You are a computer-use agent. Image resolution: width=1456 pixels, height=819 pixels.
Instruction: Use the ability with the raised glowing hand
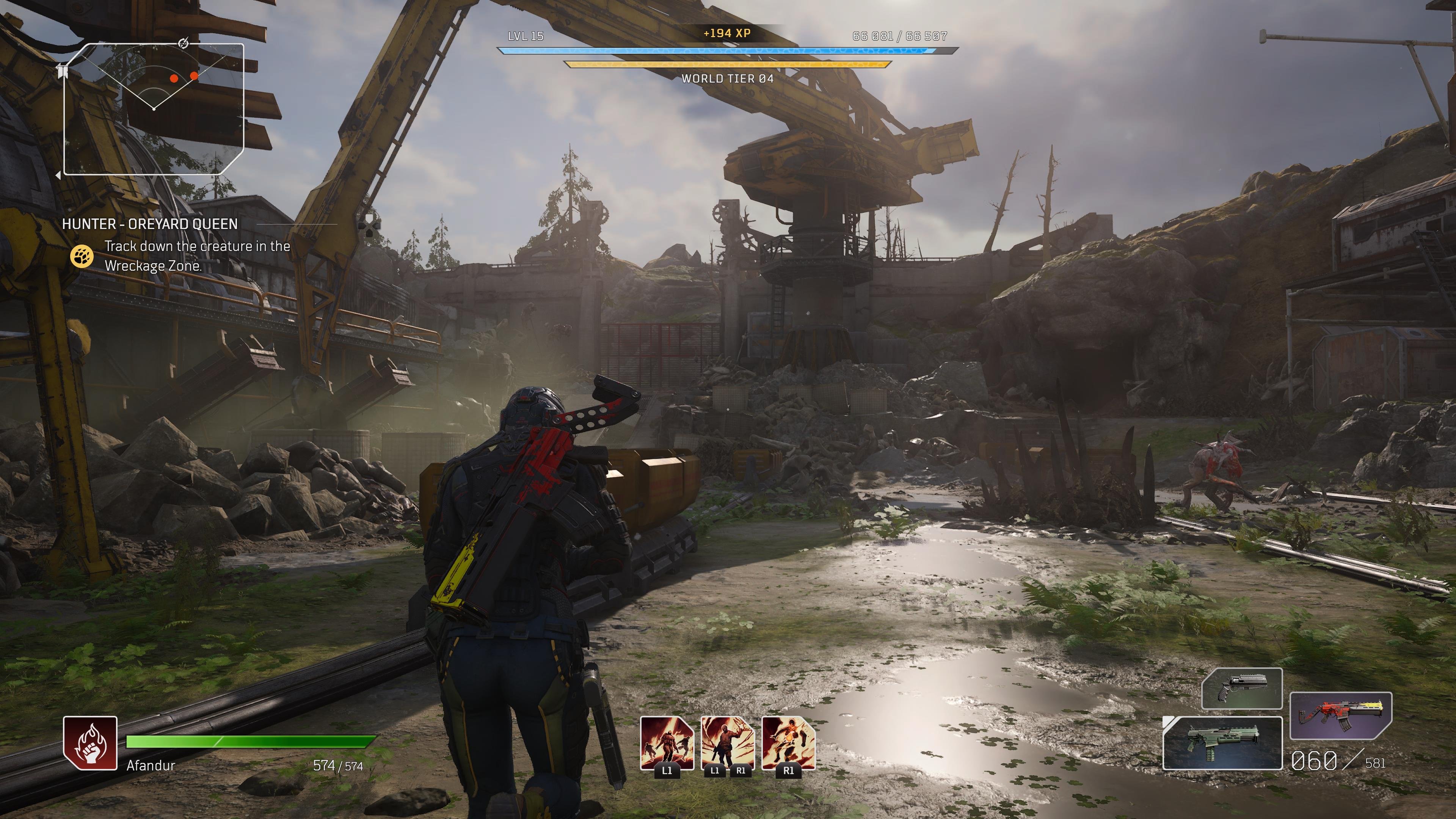[728, 743]
